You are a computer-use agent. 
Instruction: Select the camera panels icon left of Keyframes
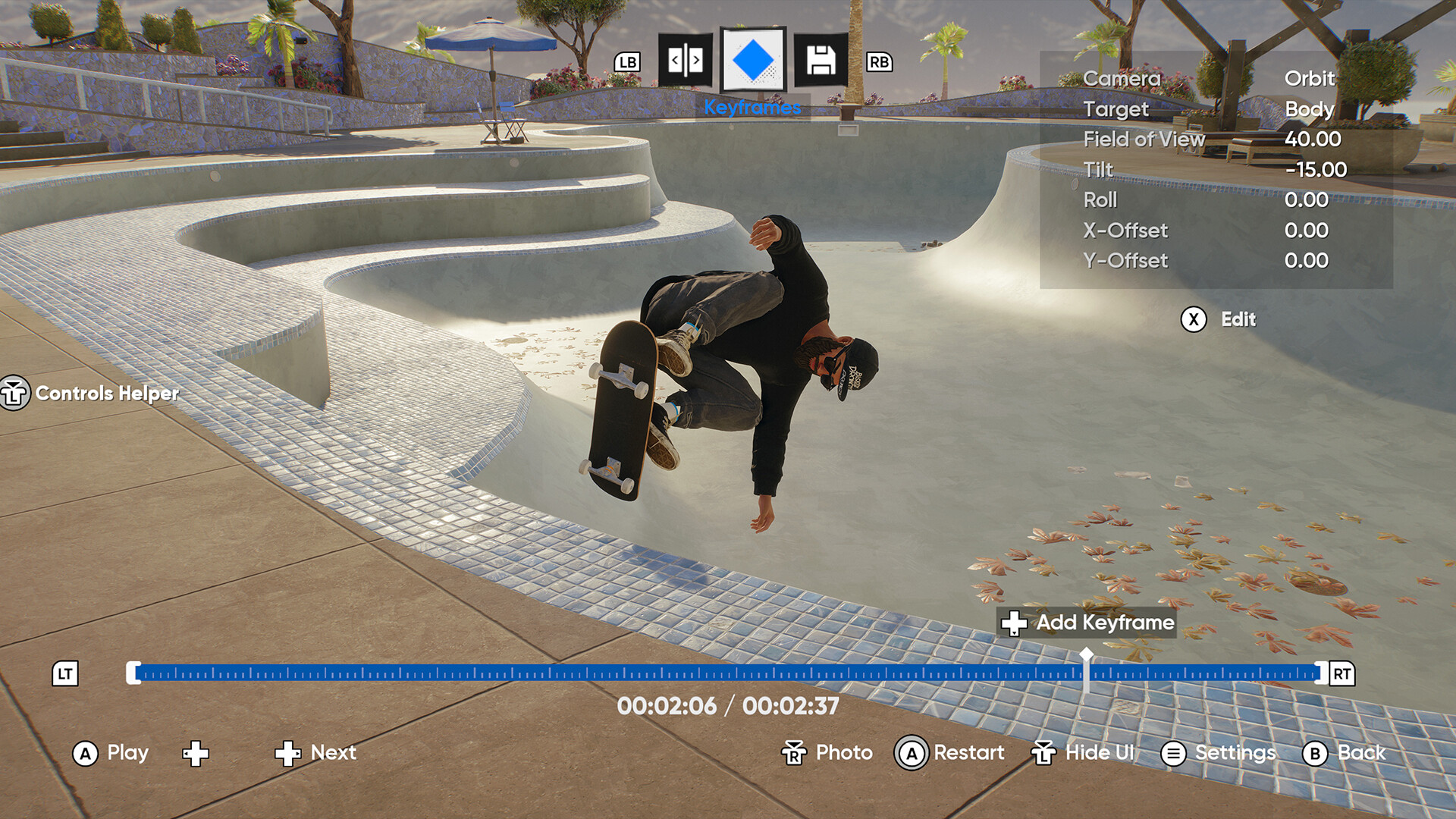click(x=686, y=61)
